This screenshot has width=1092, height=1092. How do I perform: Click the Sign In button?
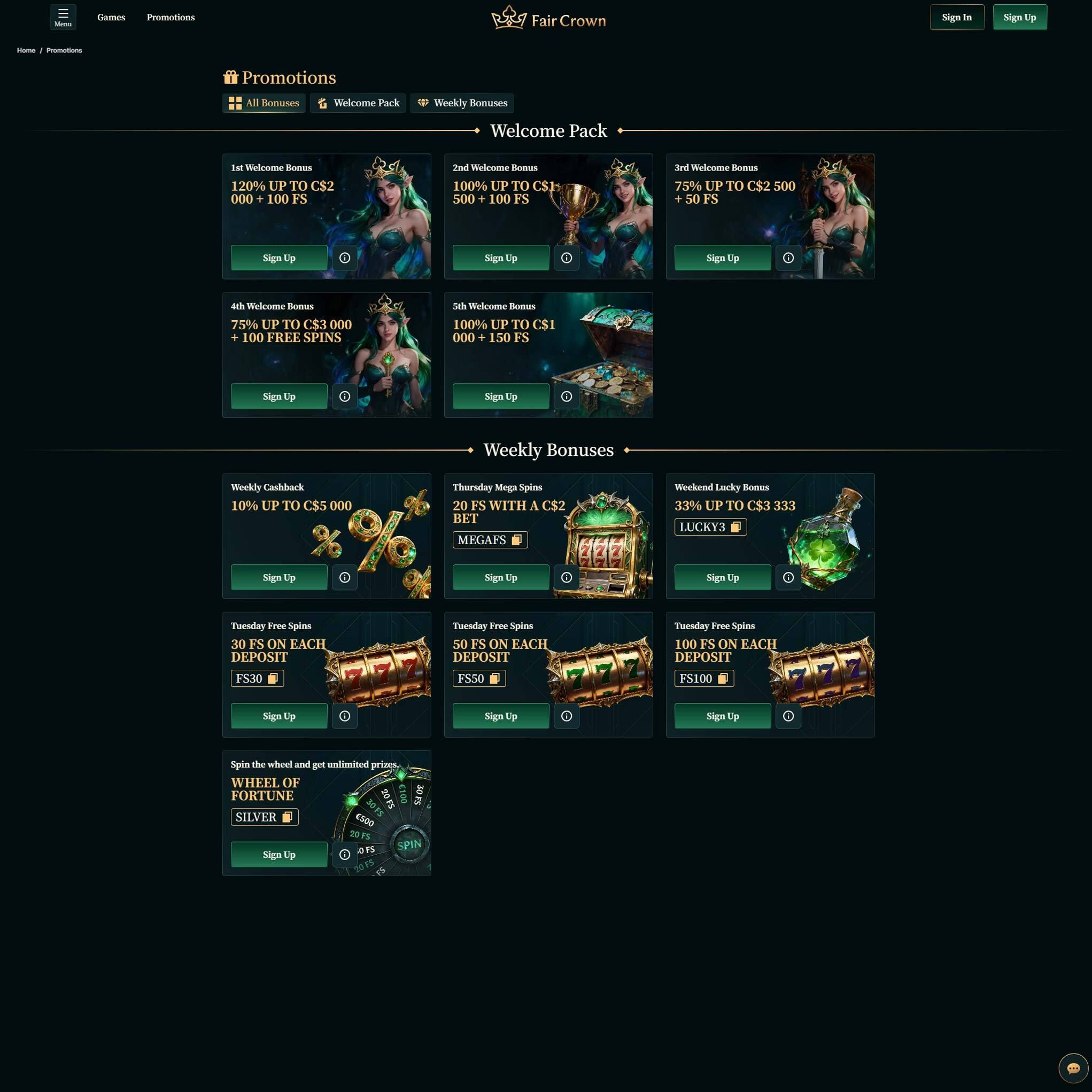click(x=956, y=17)
